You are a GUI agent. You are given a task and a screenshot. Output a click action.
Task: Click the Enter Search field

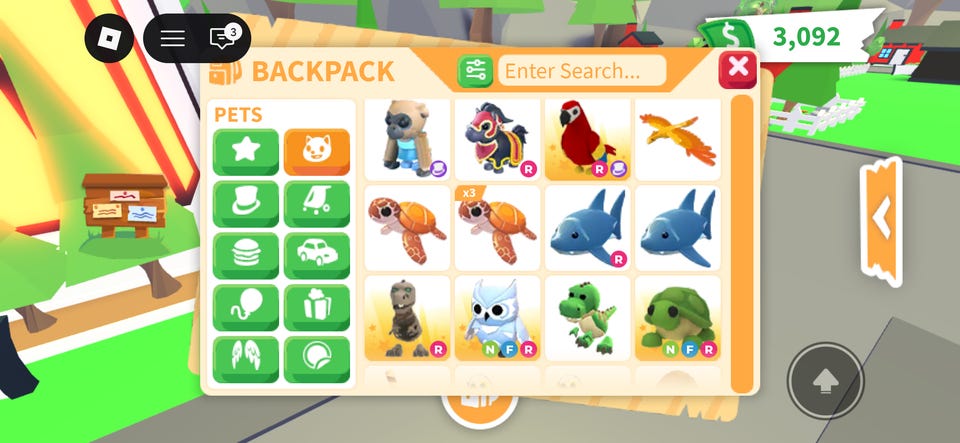[582, 70]
